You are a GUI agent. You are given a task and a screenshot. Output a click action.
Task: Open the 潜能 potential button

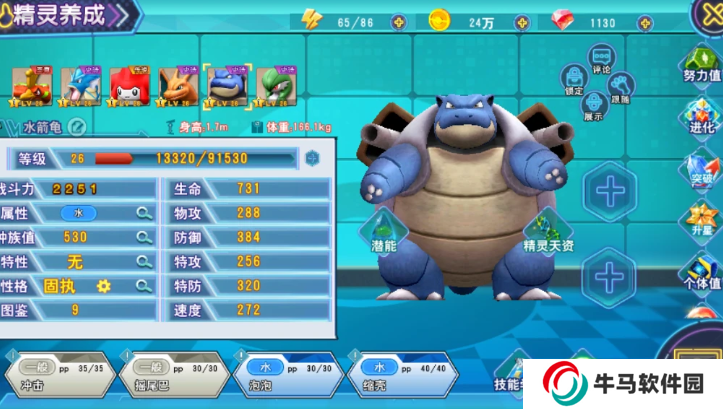(x=383, y=232)
